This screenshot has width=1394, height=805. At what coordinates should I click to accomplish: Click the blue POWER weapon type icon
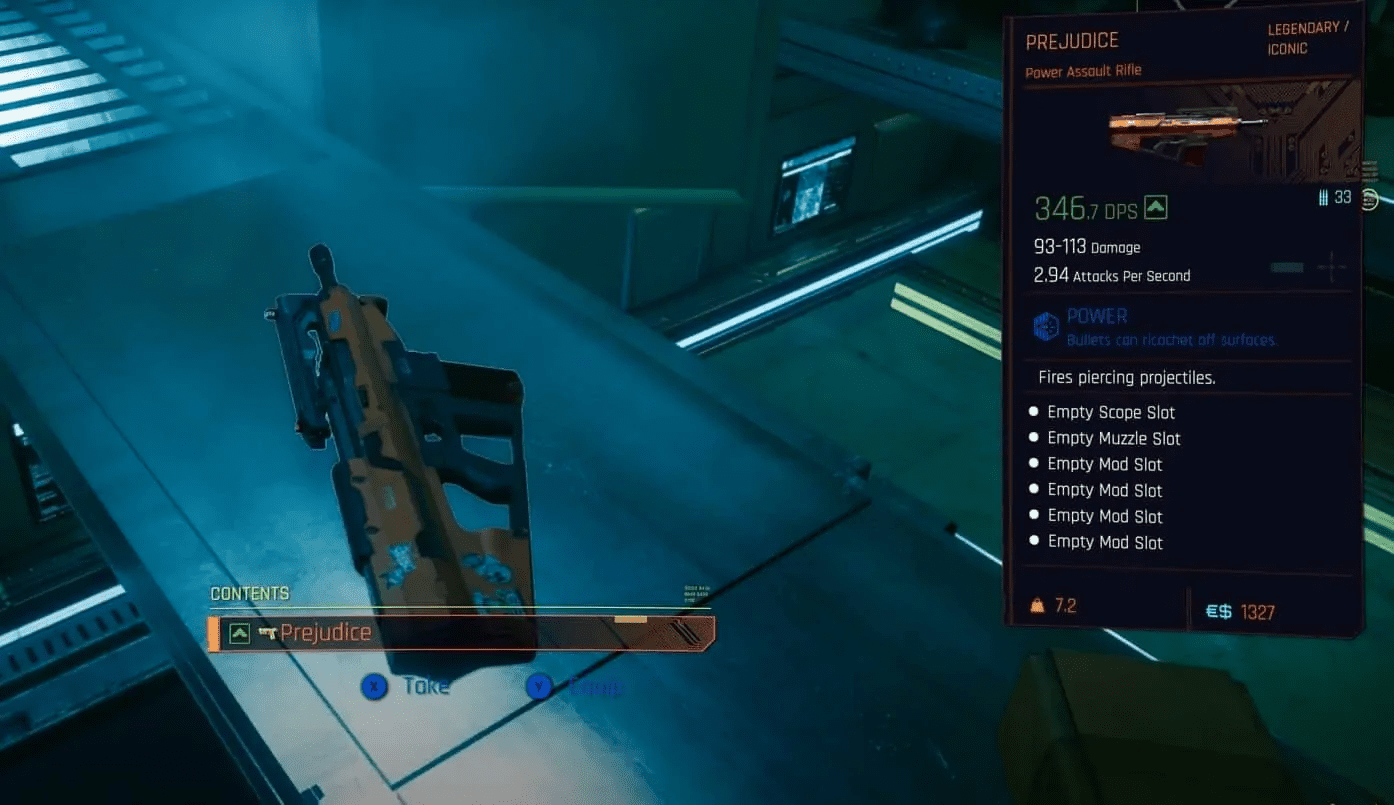click(1044, 323)
